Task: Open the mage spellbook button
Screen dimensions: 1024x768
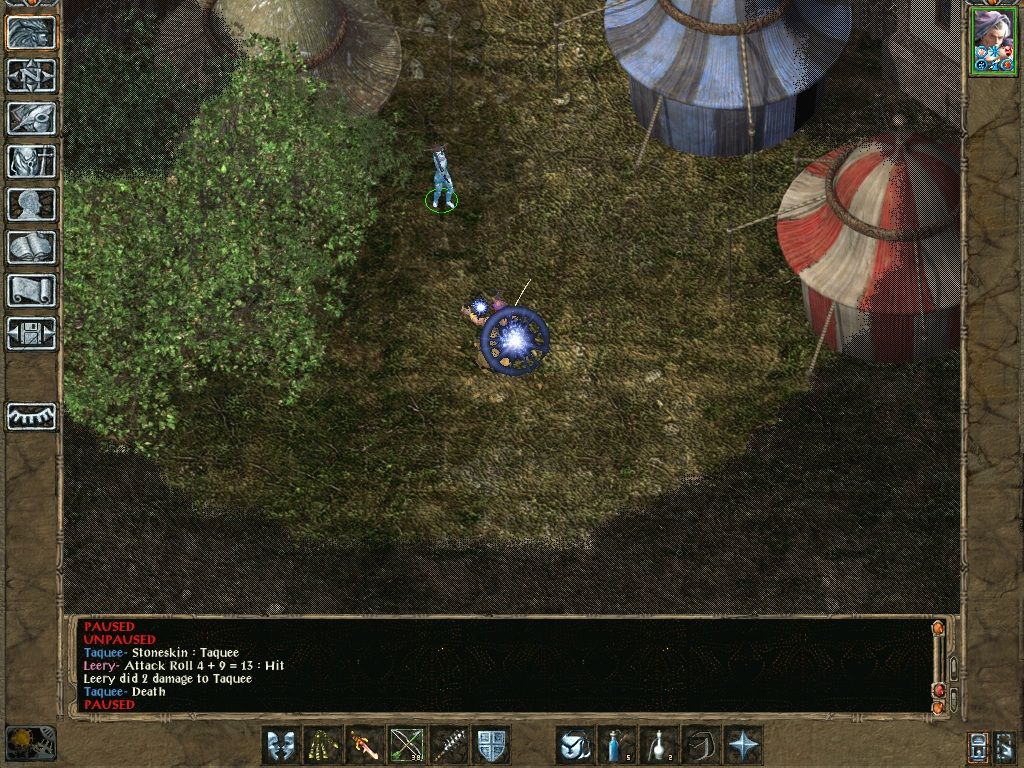Action: [x=31, y=247]
